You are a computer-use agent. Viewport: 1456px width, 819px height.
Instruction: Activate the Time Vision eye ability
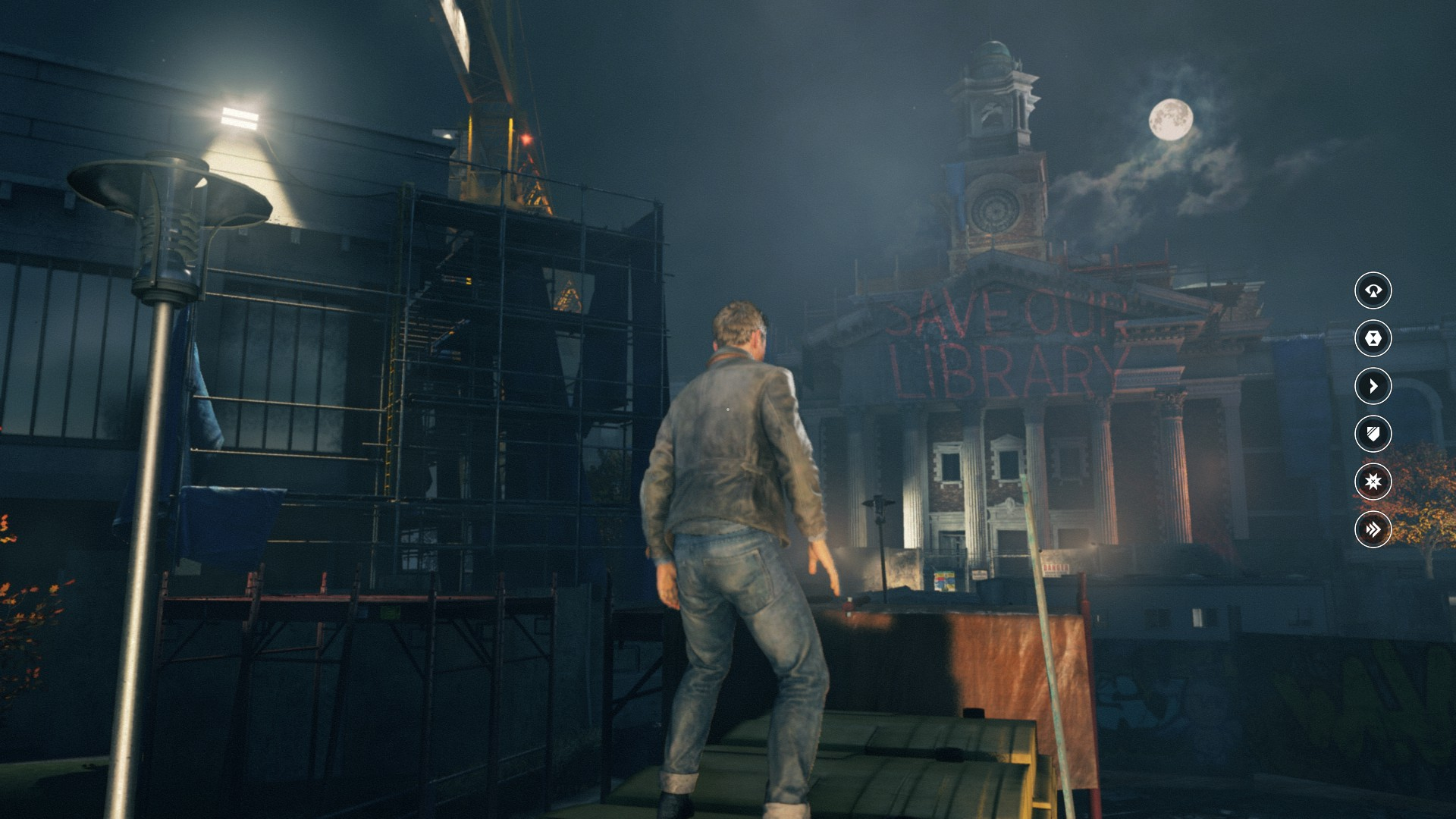(x=1373, y=290)
